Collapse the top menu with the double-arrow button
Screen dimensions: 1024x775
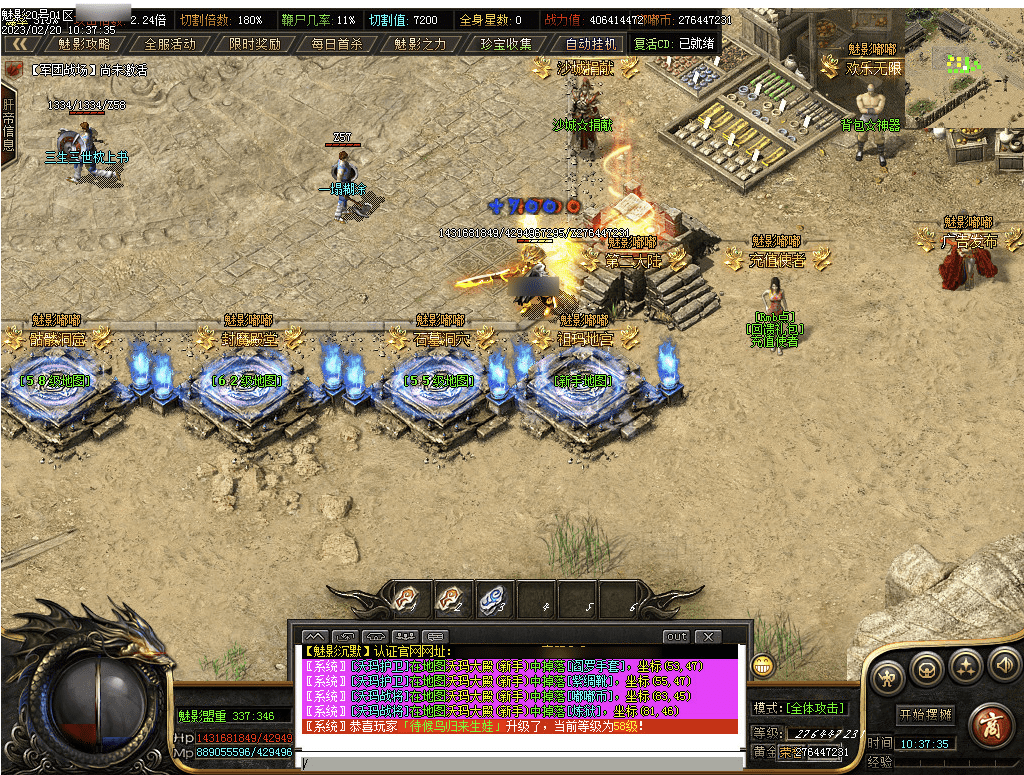click(18, 44)
